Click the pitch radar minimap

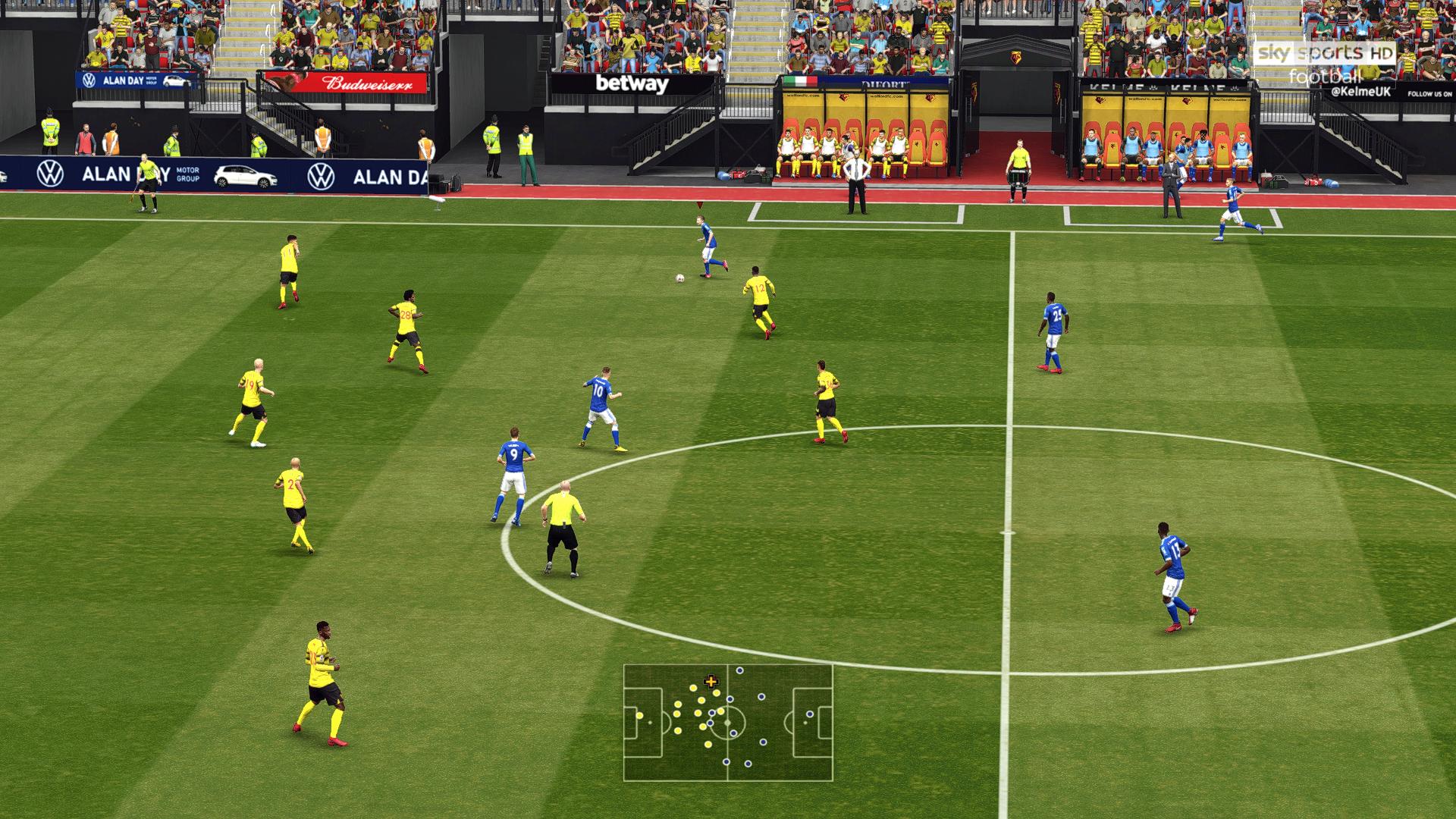pyautogui.click(x=728, y=722)
